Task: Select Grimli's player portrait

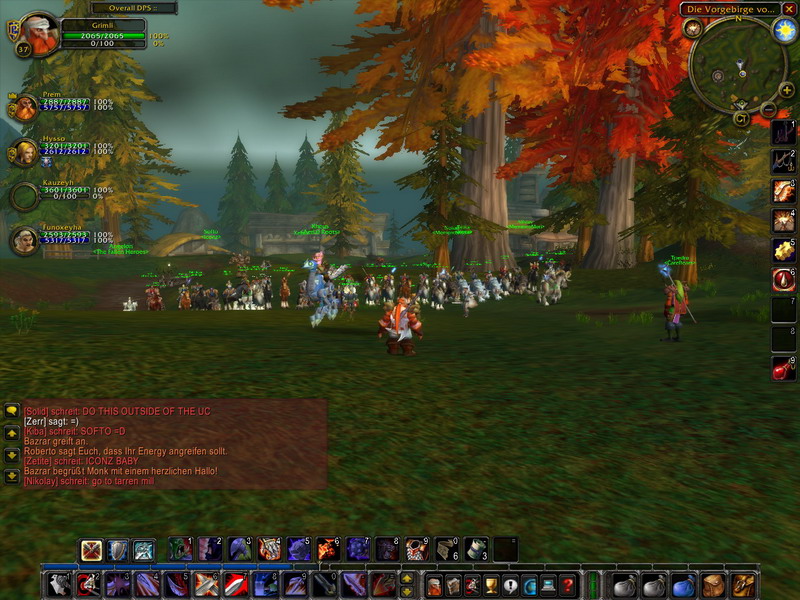Action: [39, 32]
